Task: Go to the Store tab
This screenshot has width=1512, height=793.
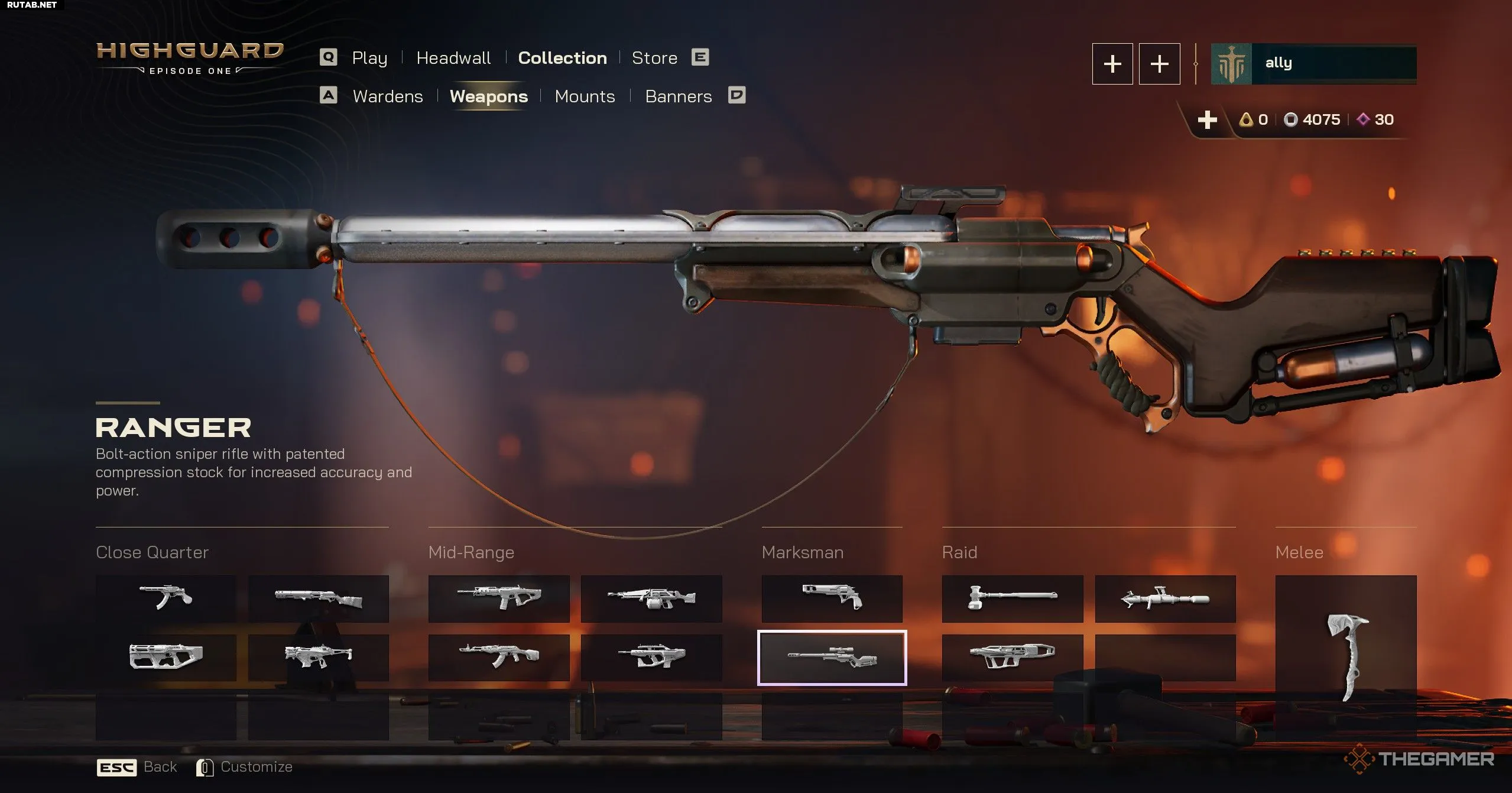Action: pos(654,58)
